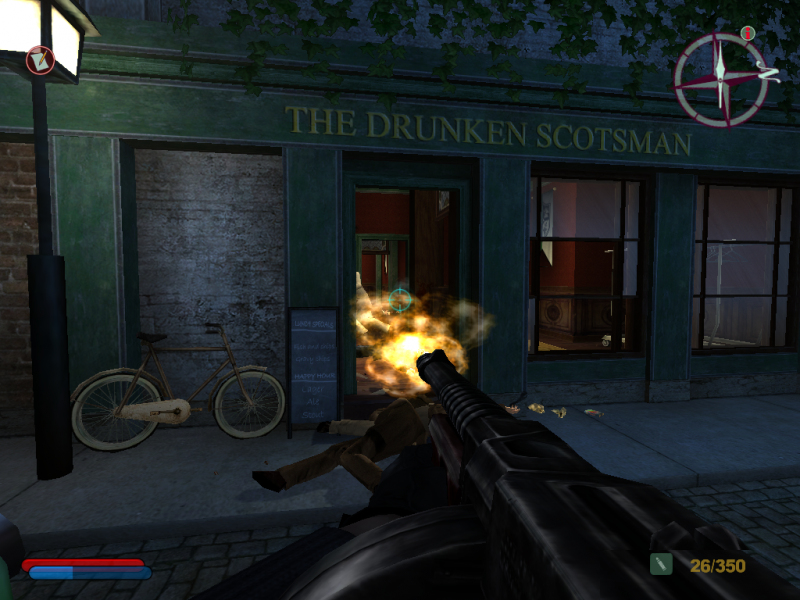Viewport: 800px width, 600px height.
Task: Open the notepad and pencil journal icon
Action: click(x=41, y=60)
